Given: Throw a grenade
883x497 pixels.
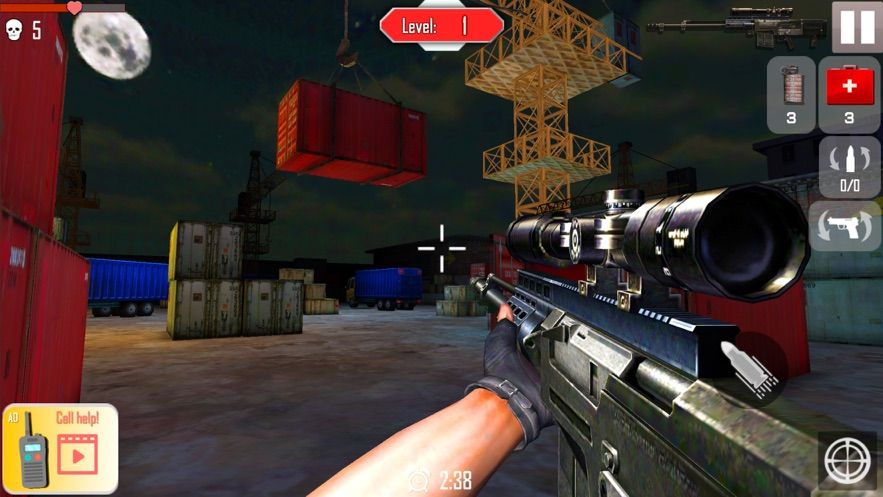Looking at the screenshot, I should (x=791, y=94).
